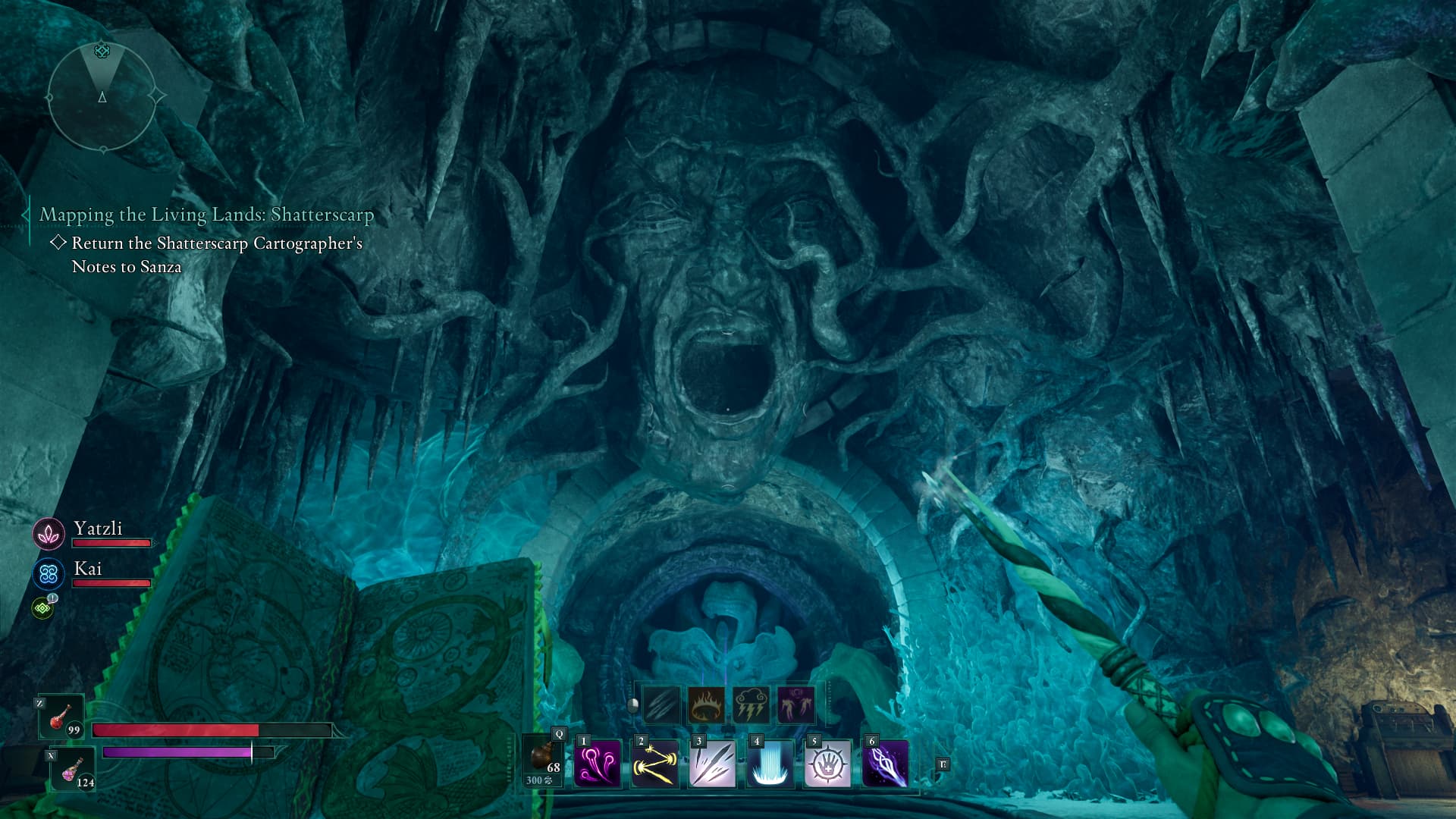Choose the purple grasping hands spell
1456x819 pixels.
(x=796, y=704)
